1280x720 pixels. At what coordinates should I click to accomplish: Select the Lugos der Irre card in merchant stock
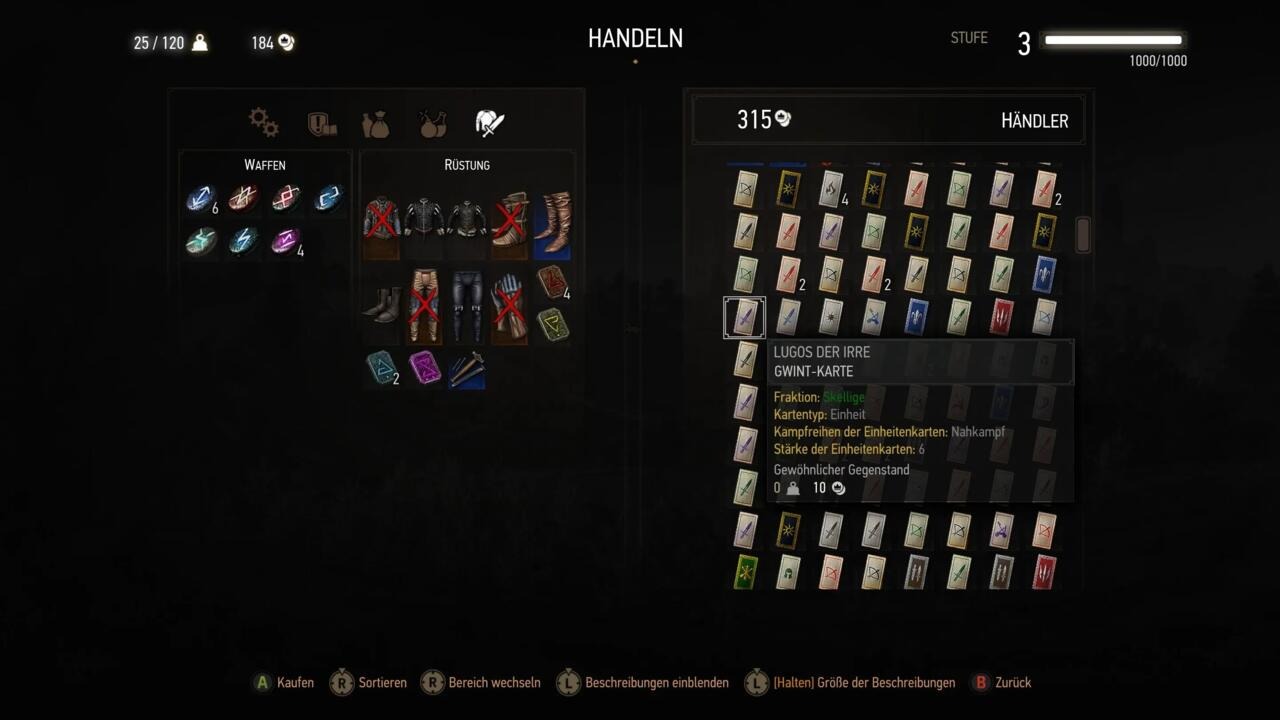[744, 317]
